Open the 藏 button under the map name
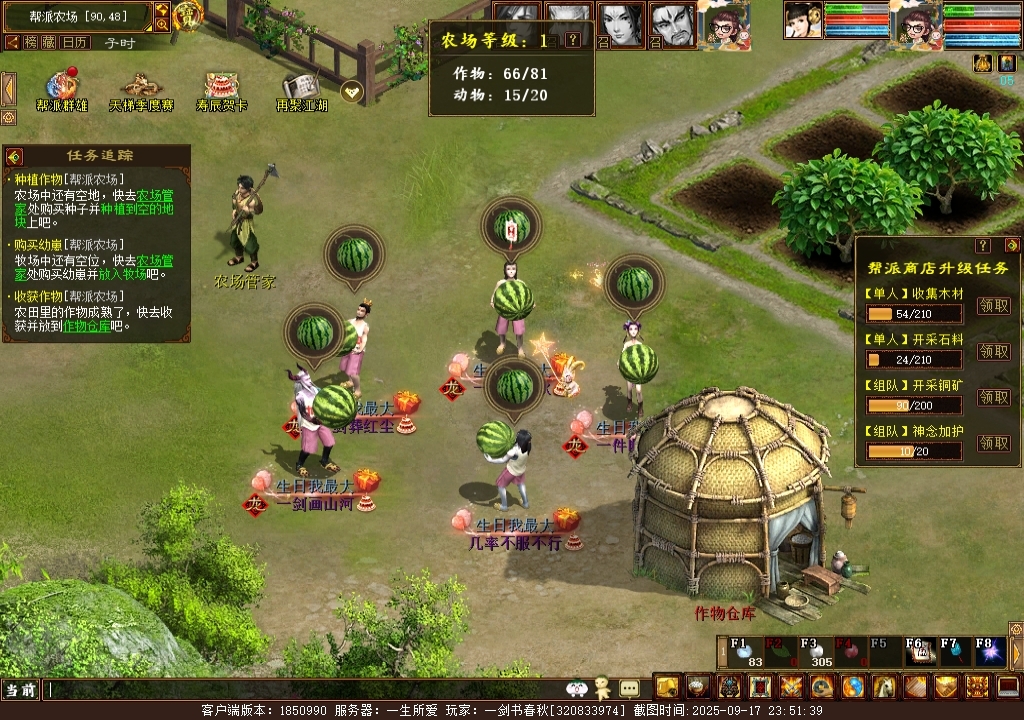The image size is (1024, 720). [x=48, y=42]
